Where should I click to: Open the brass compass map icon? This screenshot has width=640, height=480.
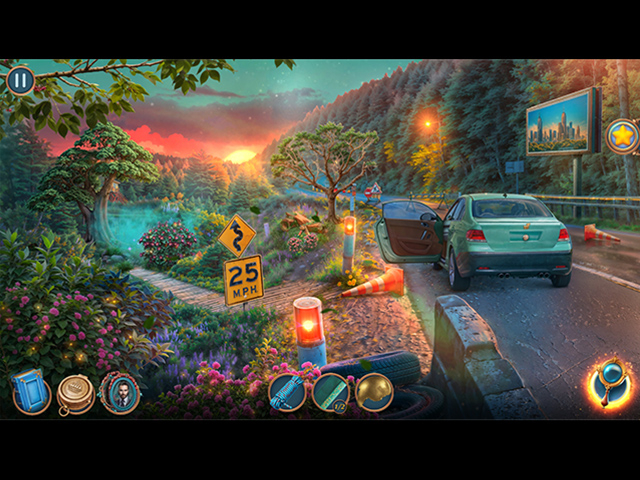75,392
